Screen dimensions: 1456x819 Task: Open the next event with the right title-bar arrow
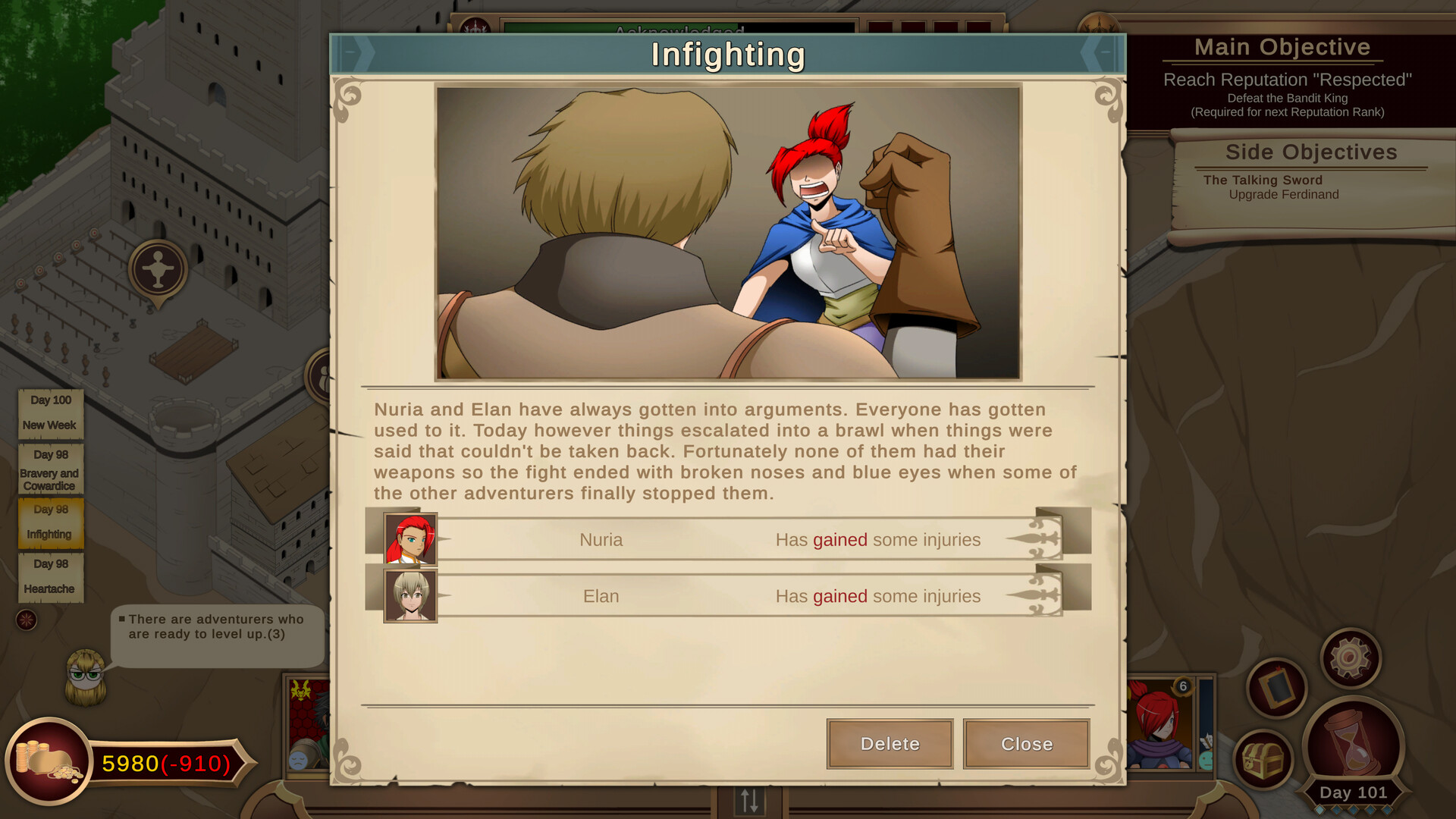pos(1098,54)
